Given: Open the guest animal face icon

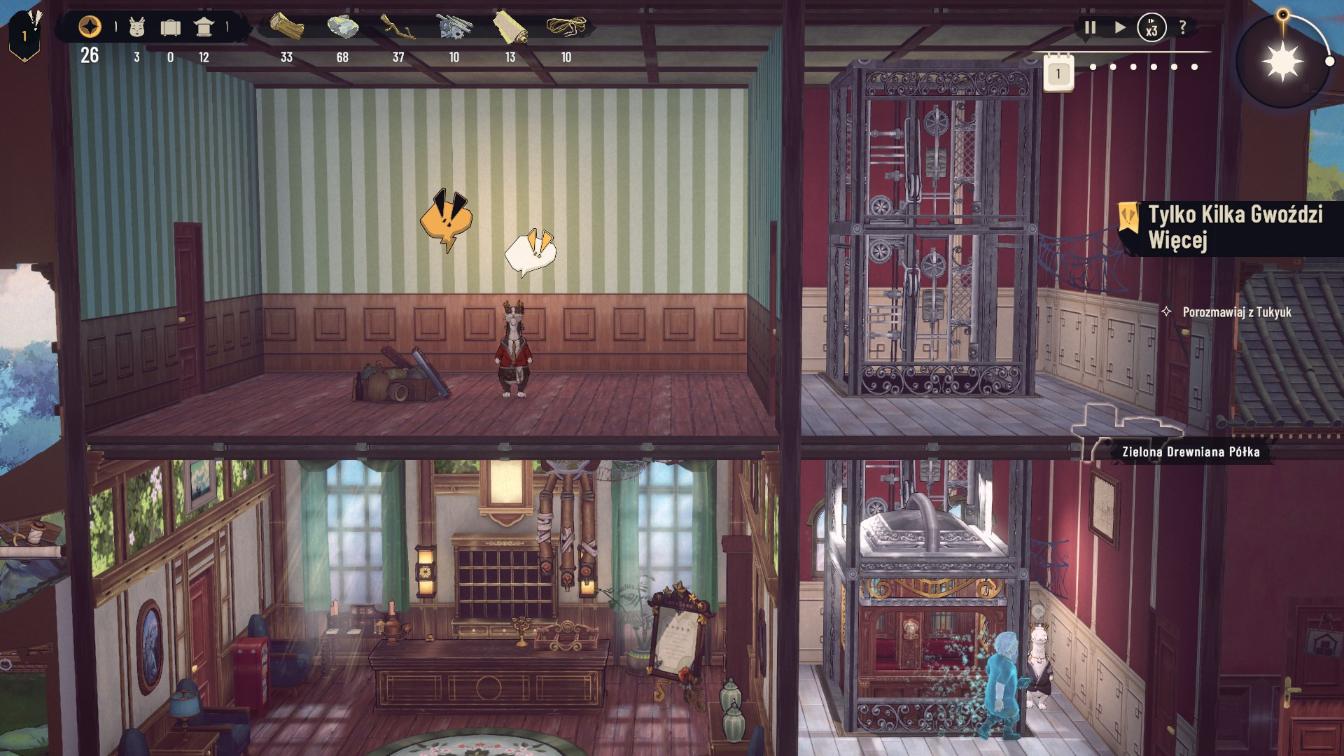Looking at the screenshot, I should [x=137, y=27].
